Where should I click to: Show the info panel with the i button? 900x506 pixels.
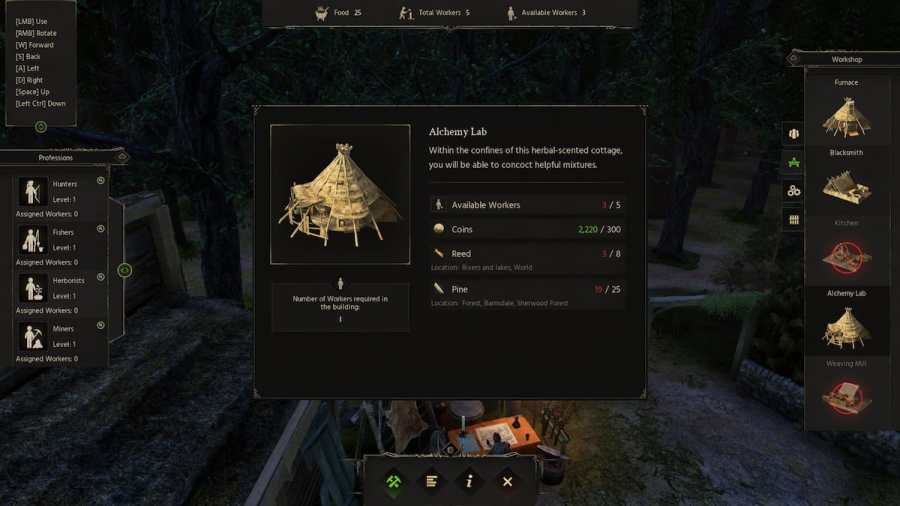coord(469,481)
